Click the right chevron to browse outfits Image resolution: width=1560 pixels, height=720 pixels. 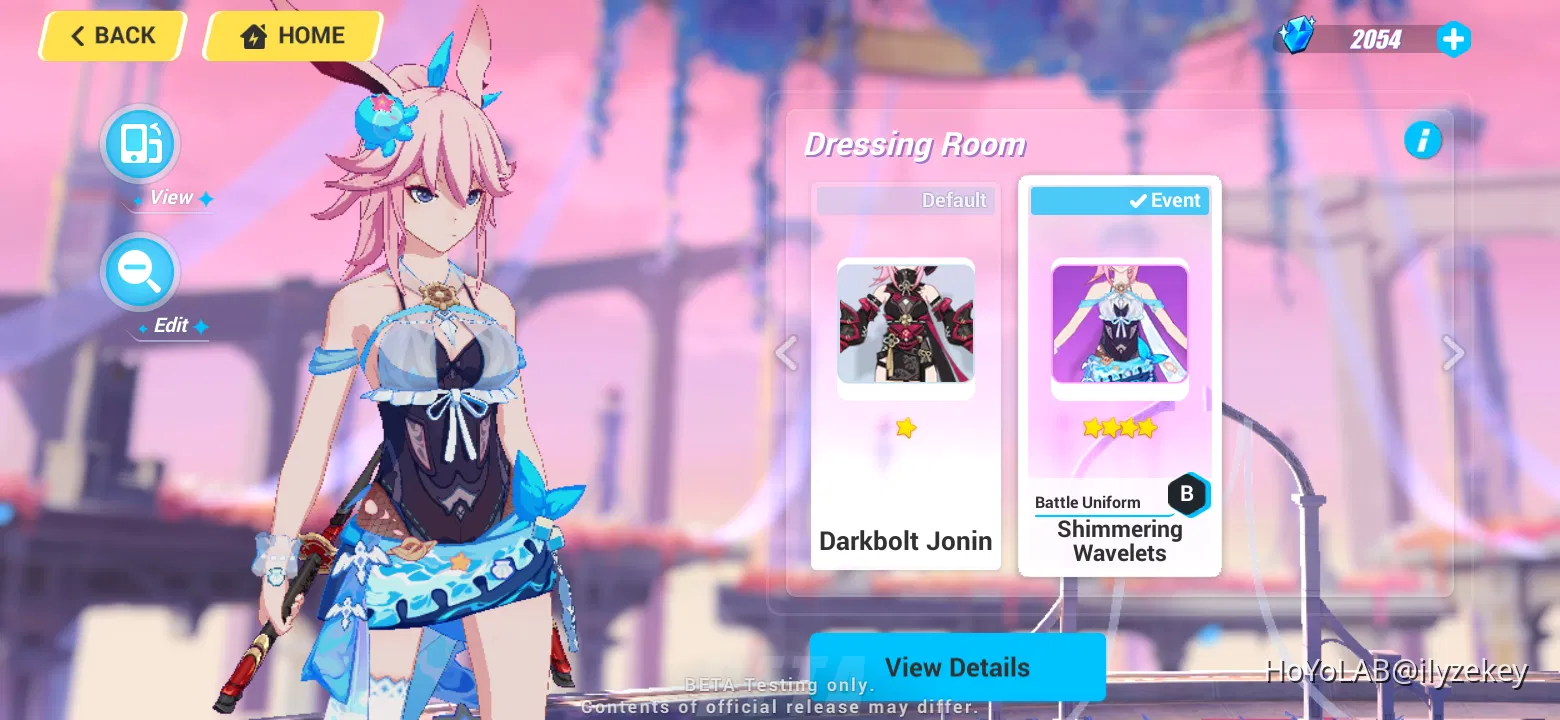point(1451,353)
